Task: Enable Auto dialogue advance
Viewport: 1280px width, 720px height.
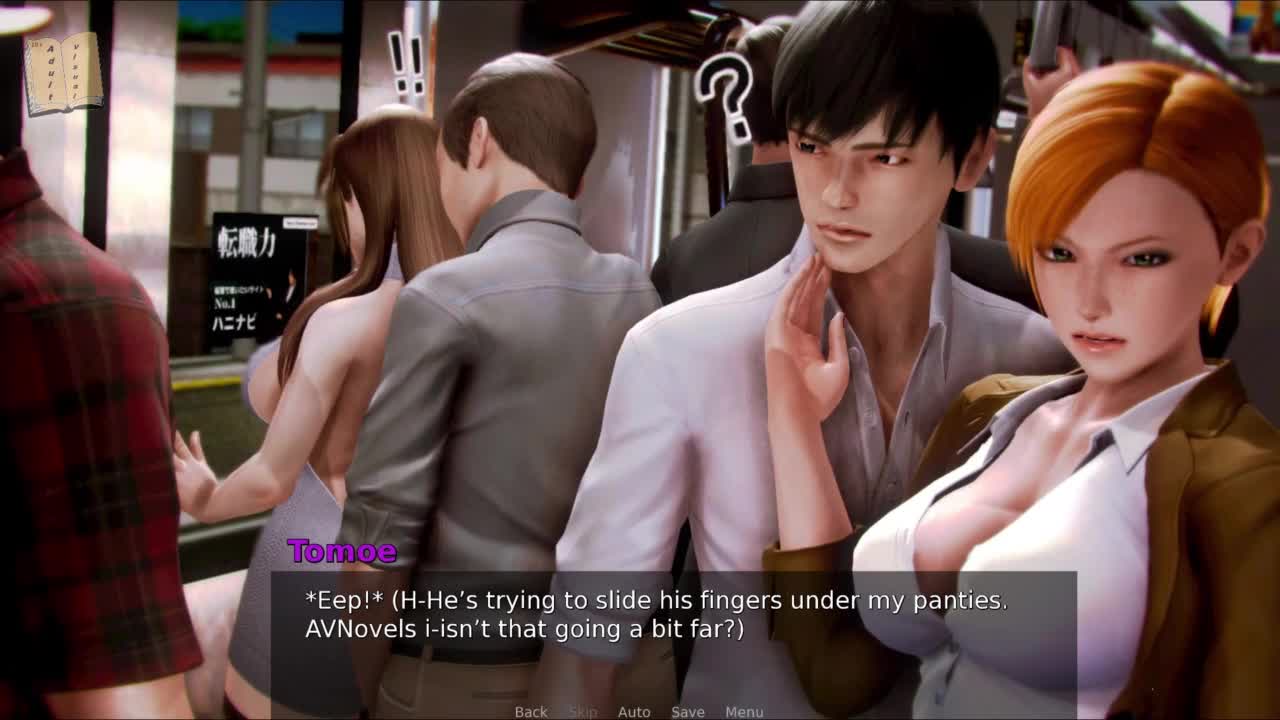Action: coord(634,712)
